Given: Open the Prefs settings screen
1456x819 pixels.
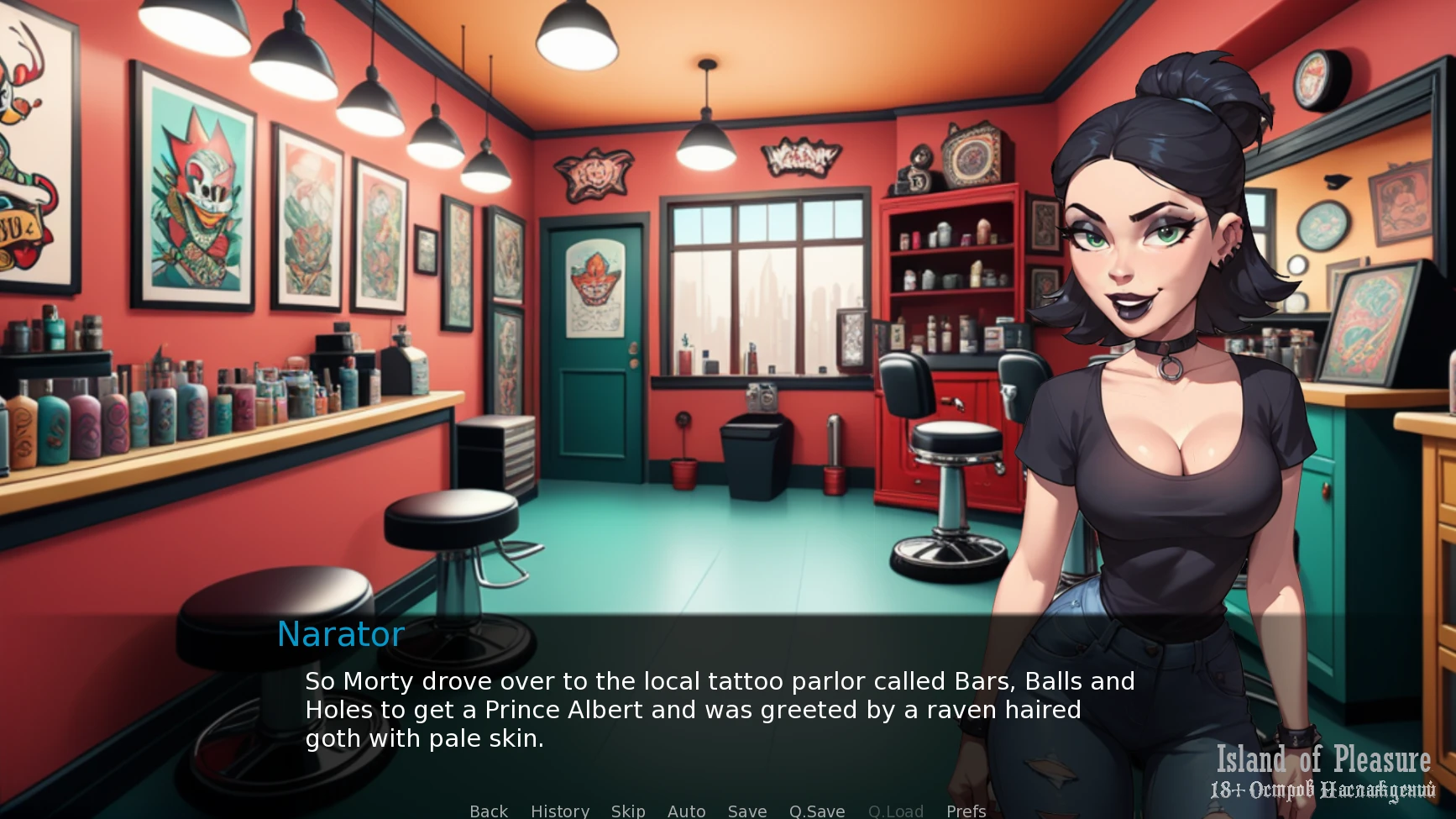Looking at the screenshot, I should (966, 811).
